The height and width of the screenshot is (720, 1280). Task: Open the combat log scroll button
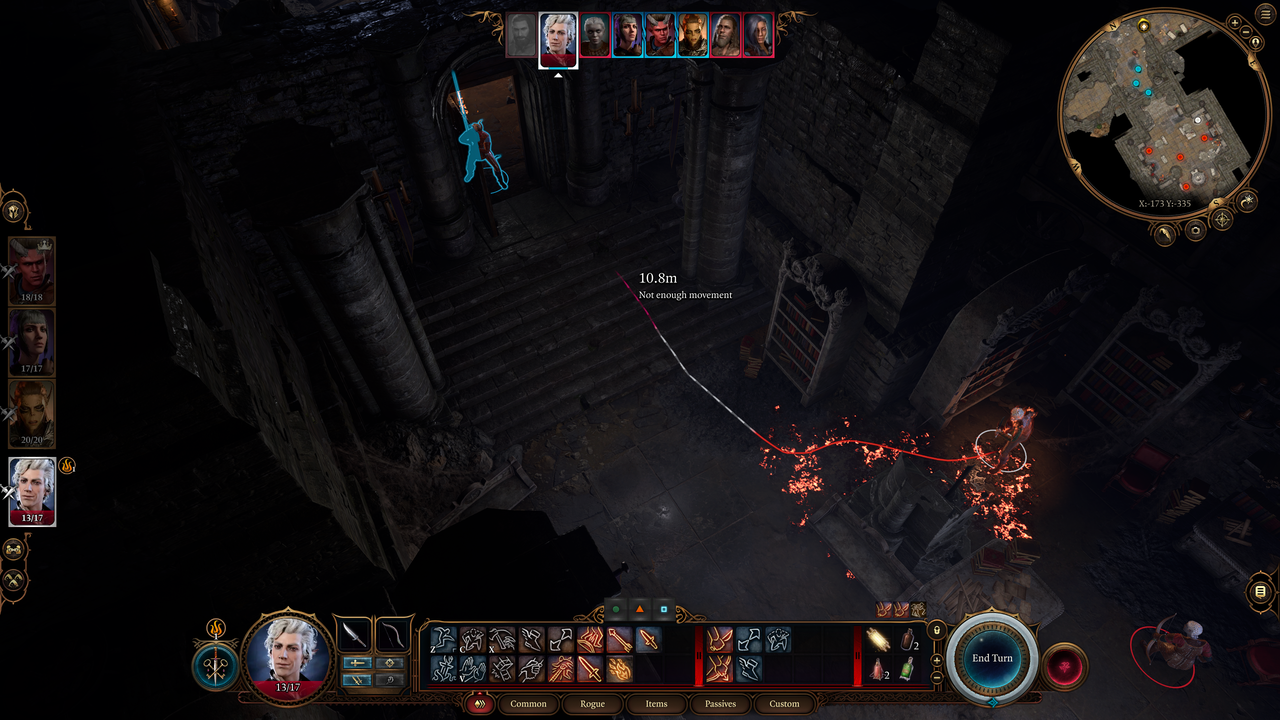1260,592
